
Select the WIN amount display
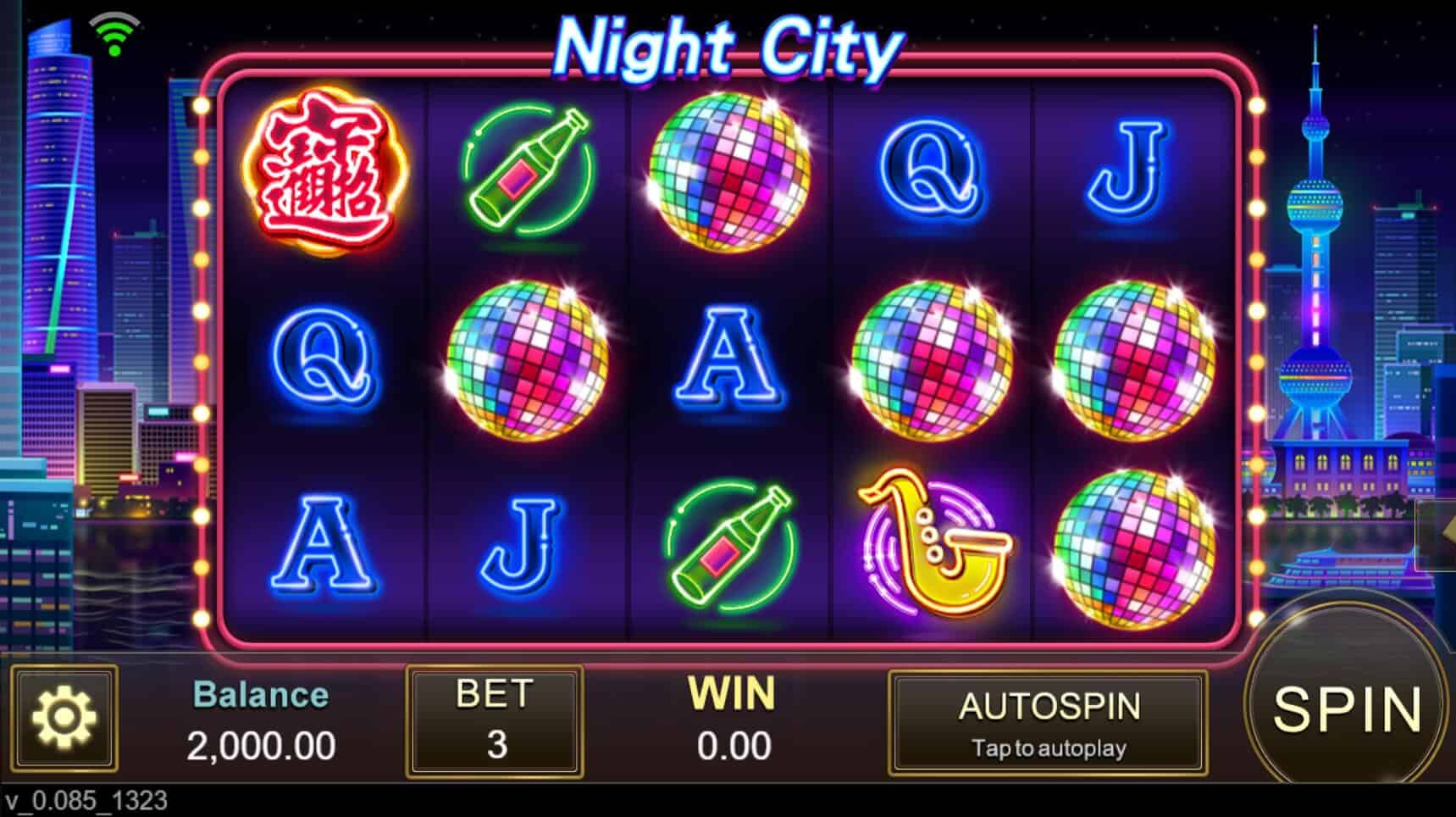733,720
